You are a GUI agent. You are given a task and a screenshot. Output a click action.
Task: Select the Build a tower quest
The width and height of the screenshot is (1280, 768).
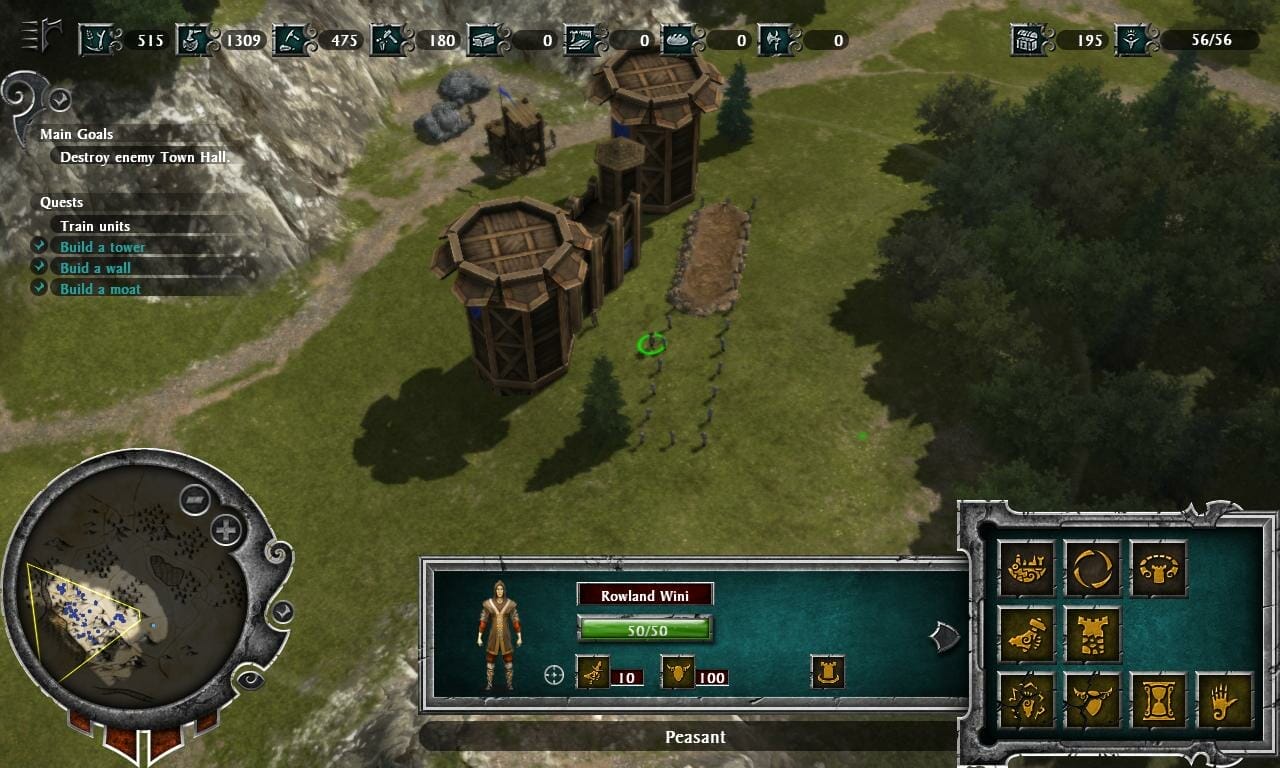tap(102, 247)
